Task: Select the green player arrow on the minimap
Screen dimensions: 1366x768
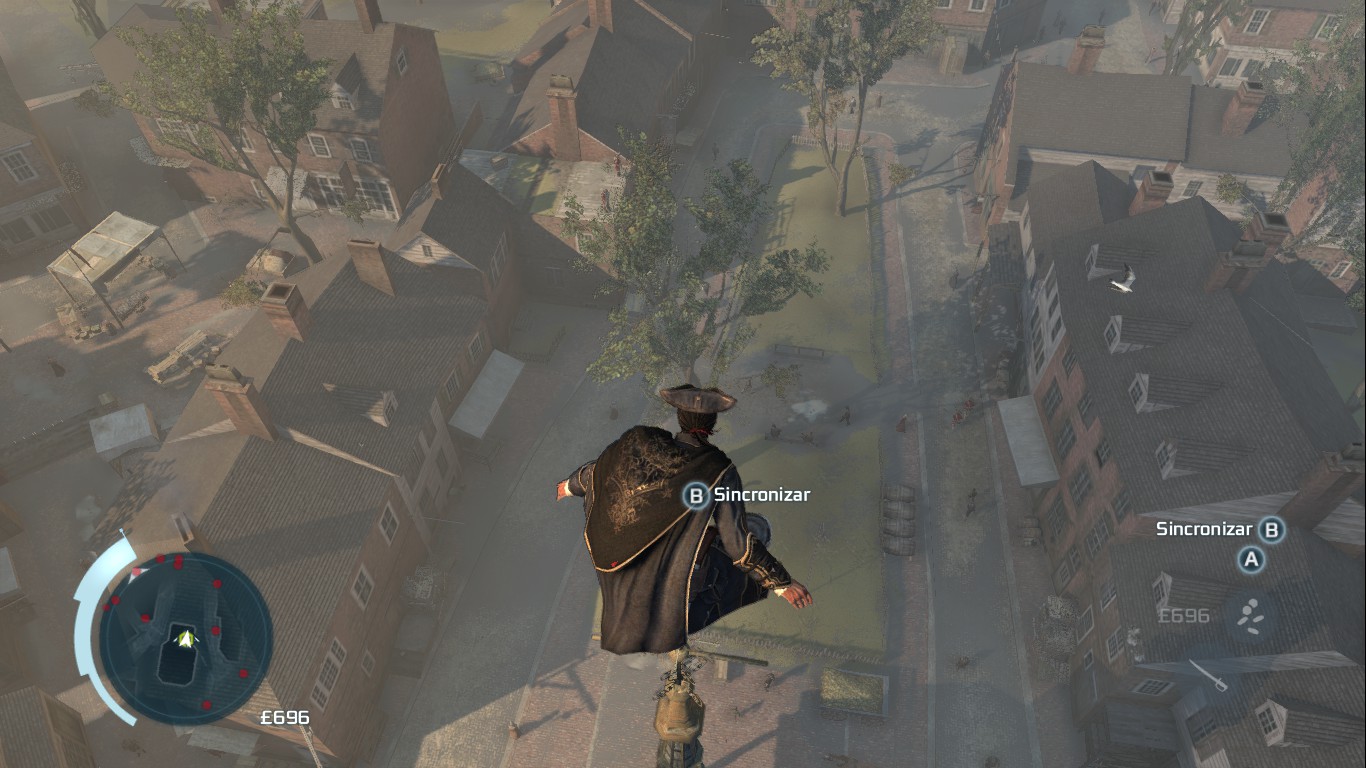Action: tap(186, 638)
